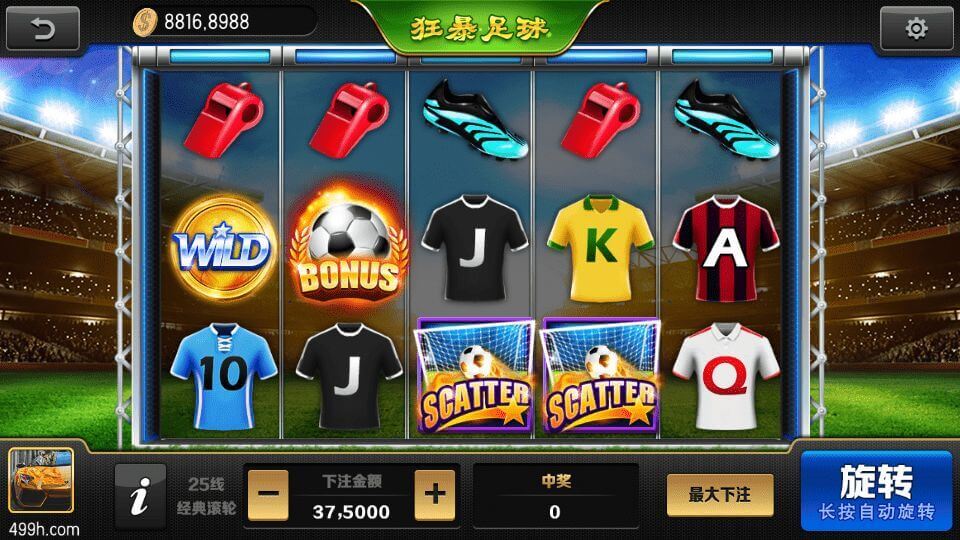
Task: Decrease the bet with the minus button
Action: [268, 495]
